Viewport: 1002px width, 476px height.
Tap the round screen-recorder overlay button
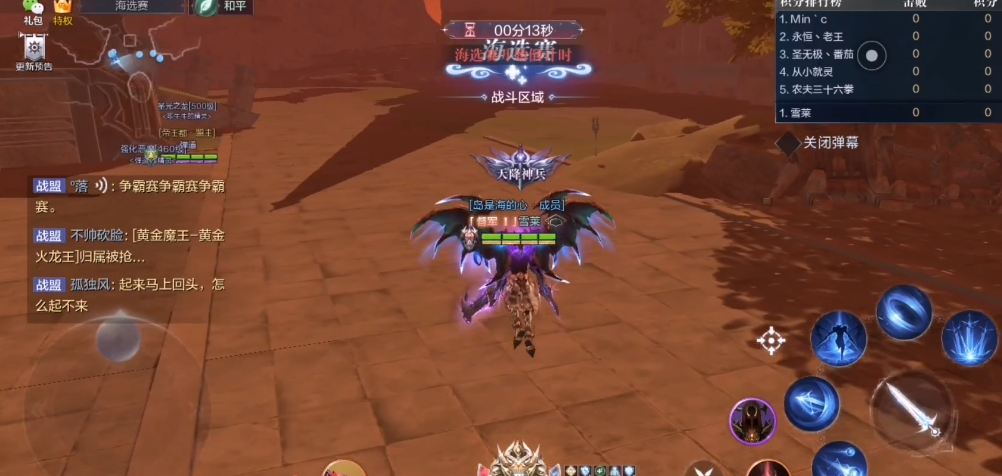872,57
